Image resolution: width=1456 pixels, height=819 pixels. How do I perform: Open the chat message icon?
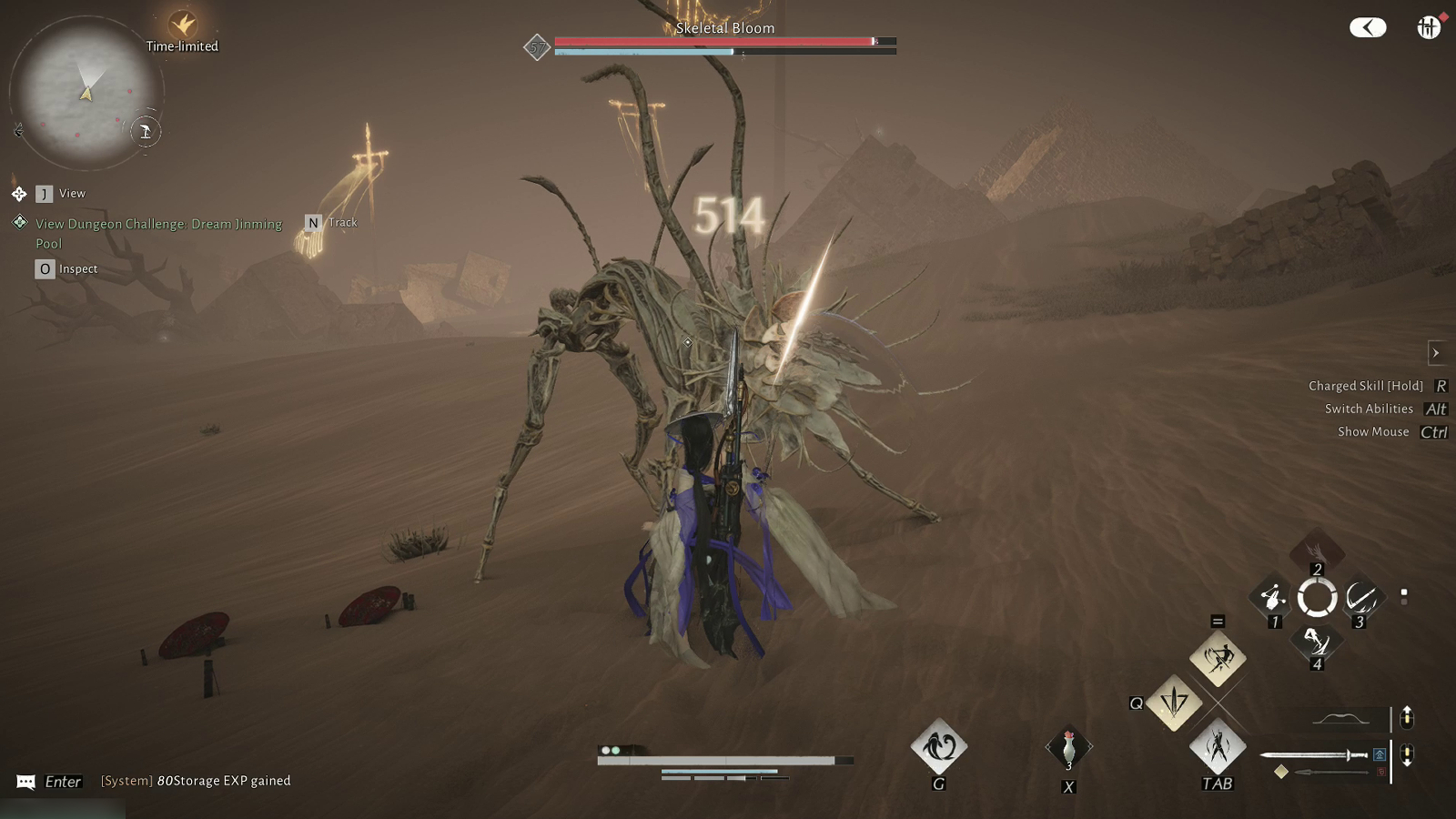pyautogui.click(x=25, y=781)
